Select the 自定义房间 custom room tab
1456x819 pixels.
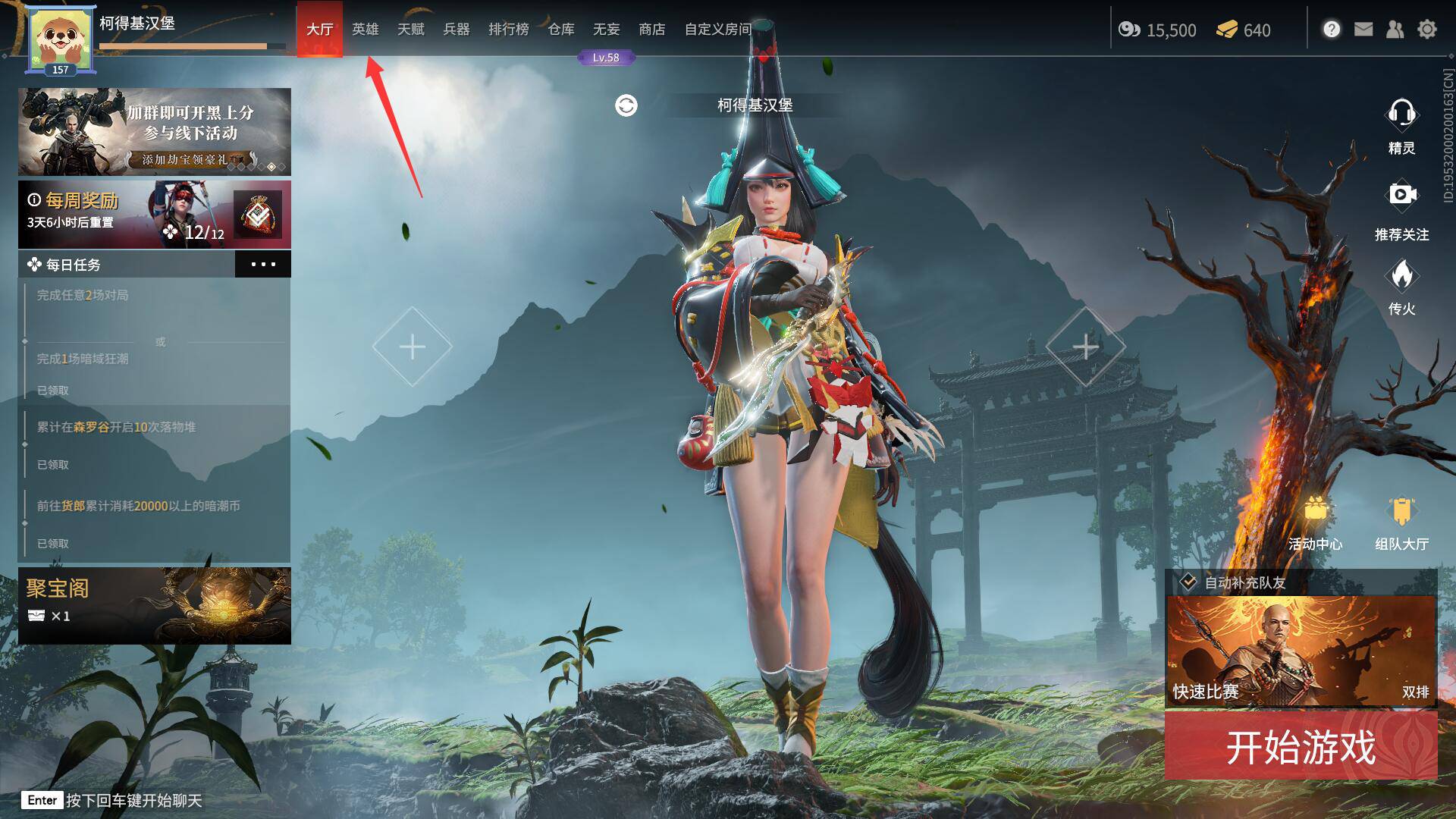click(717, 30)
